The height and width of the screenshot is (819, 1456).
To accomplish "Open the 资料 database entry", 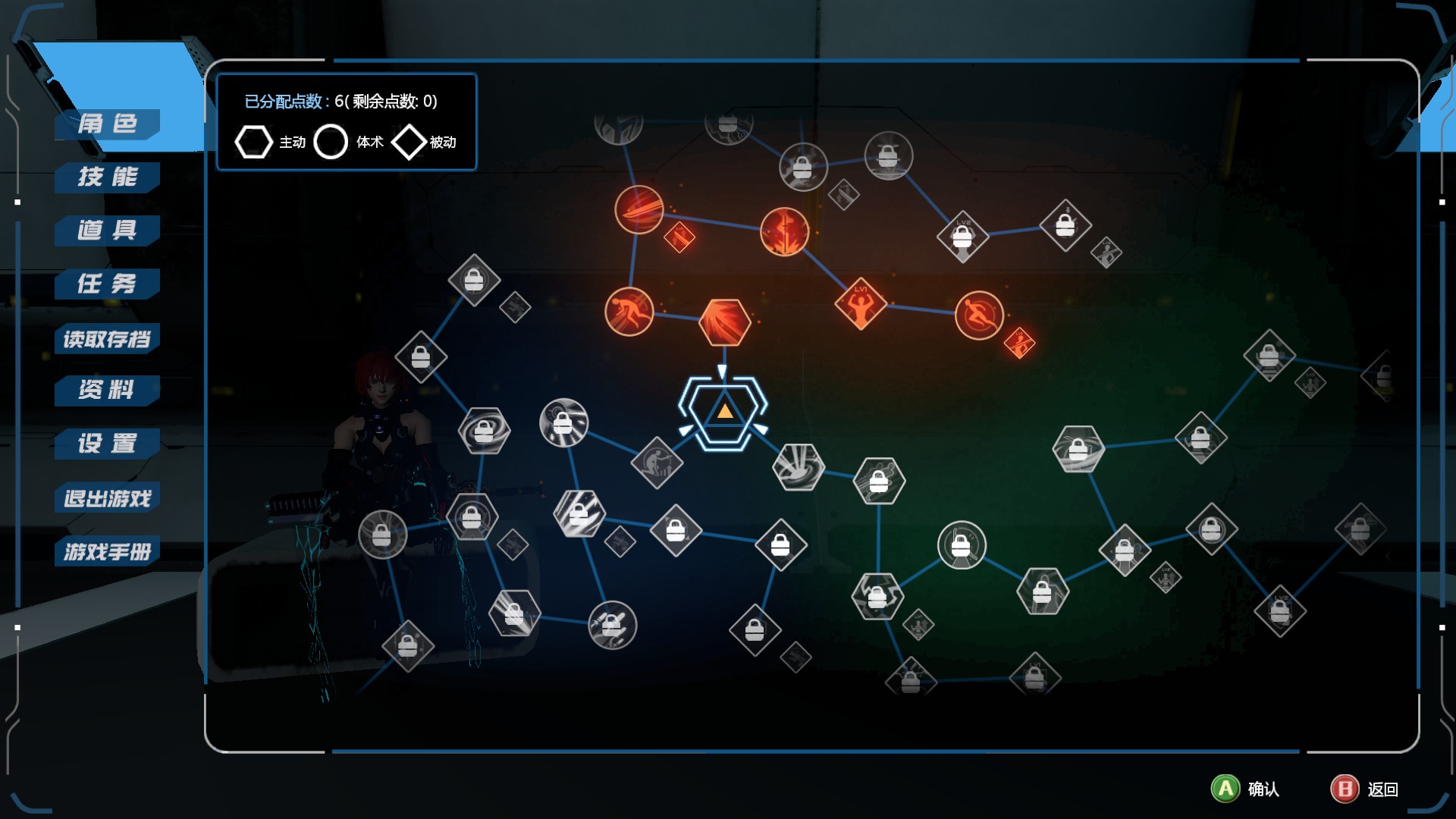I will [x=108, y=390].
